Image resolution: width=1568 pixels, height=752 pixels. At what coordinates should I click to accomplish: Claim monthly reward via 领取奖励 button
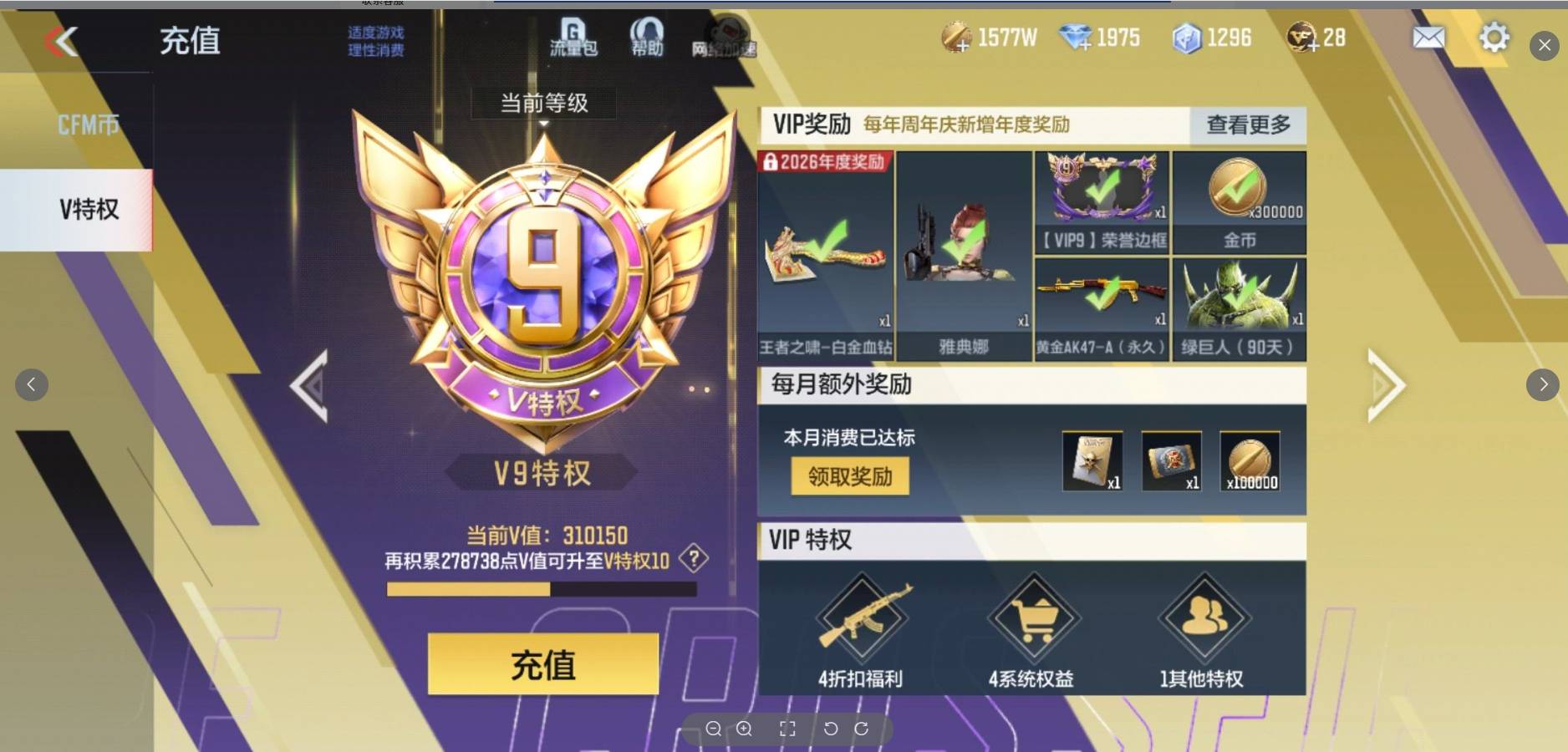tap(849, 476)
